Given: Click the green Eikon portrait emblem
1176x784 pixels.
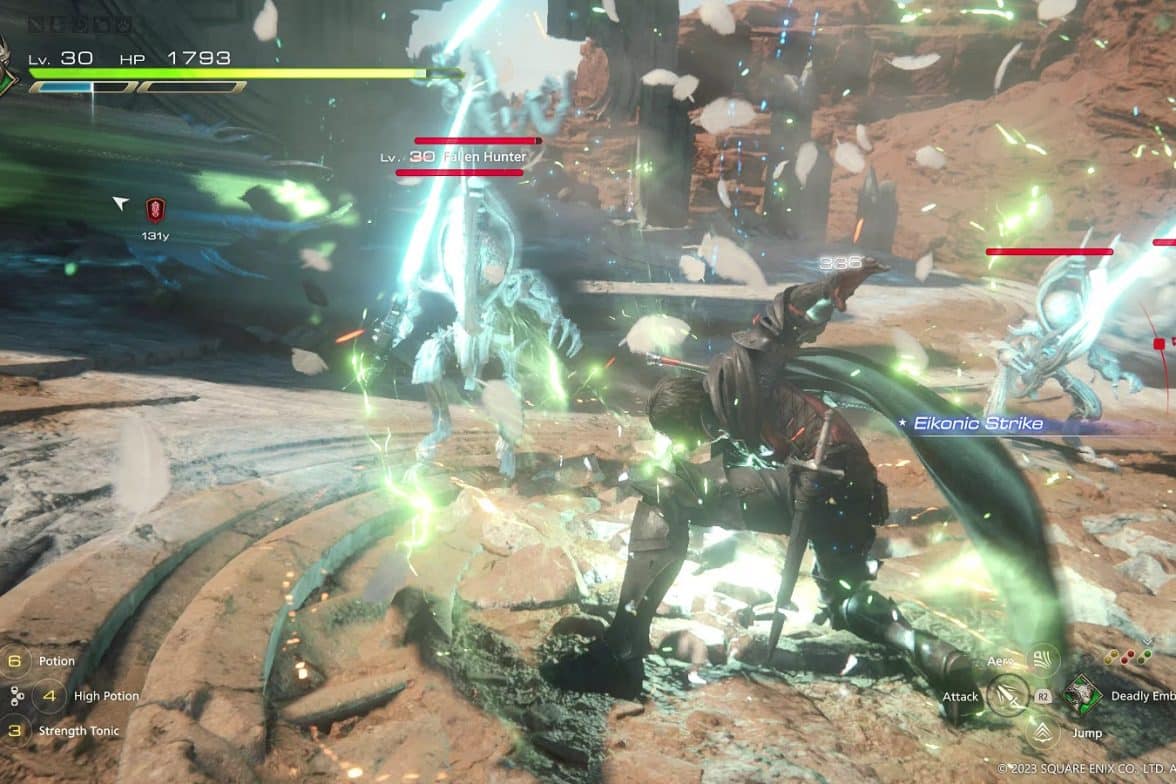Looking at the screenshot, I should point(6,70).
